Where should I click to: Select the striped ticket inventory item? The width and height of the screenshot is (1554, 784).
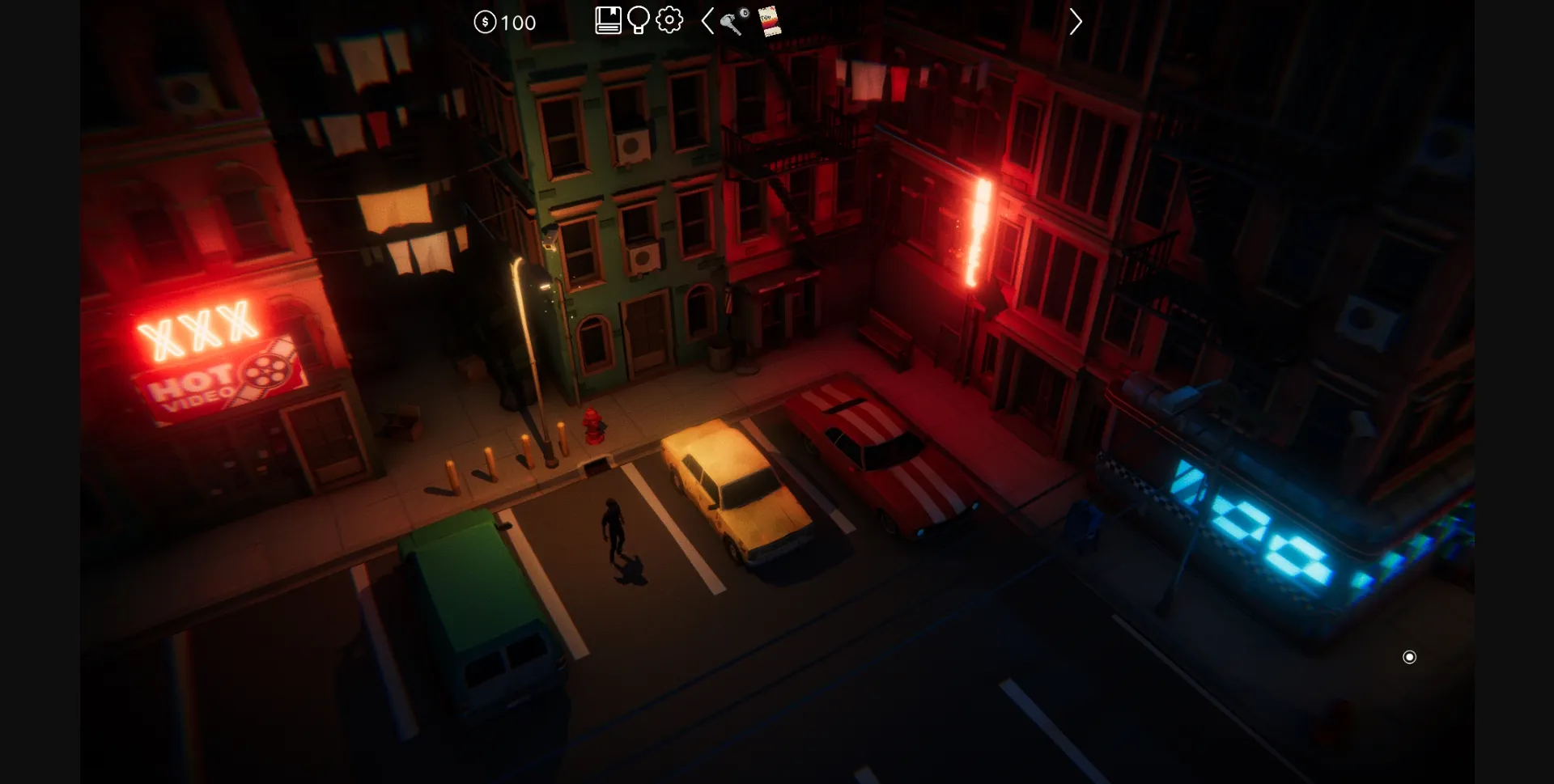770,22
